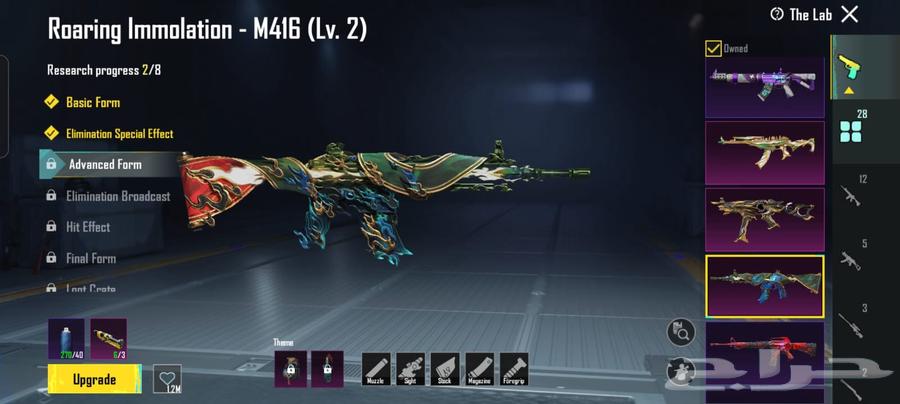Toggle the Owned checkbox filter
Screen dimensions: 900x404
pyautogui.click(x=713, y=48)
